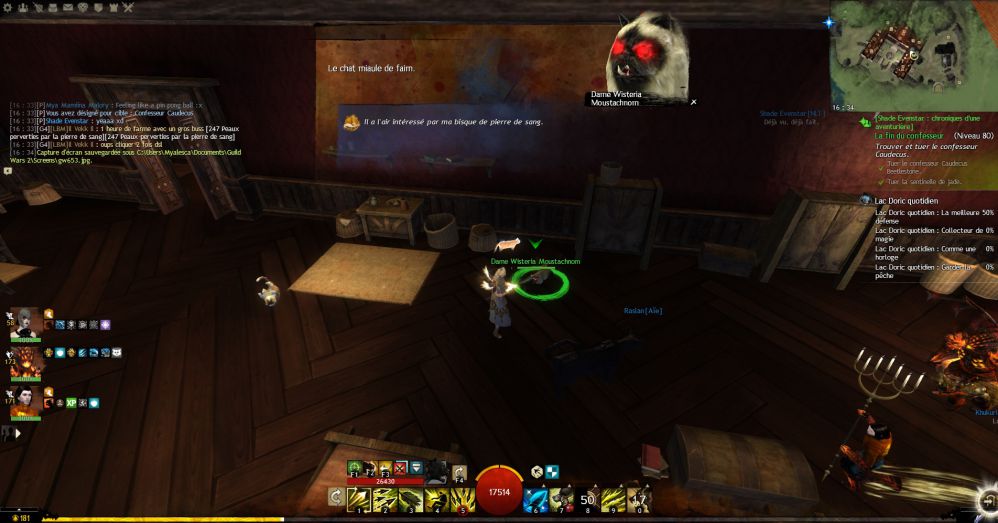Close the Dame Wisteria Moustachnom dialogue
This screenshot has width=998, height=523.
693,101
